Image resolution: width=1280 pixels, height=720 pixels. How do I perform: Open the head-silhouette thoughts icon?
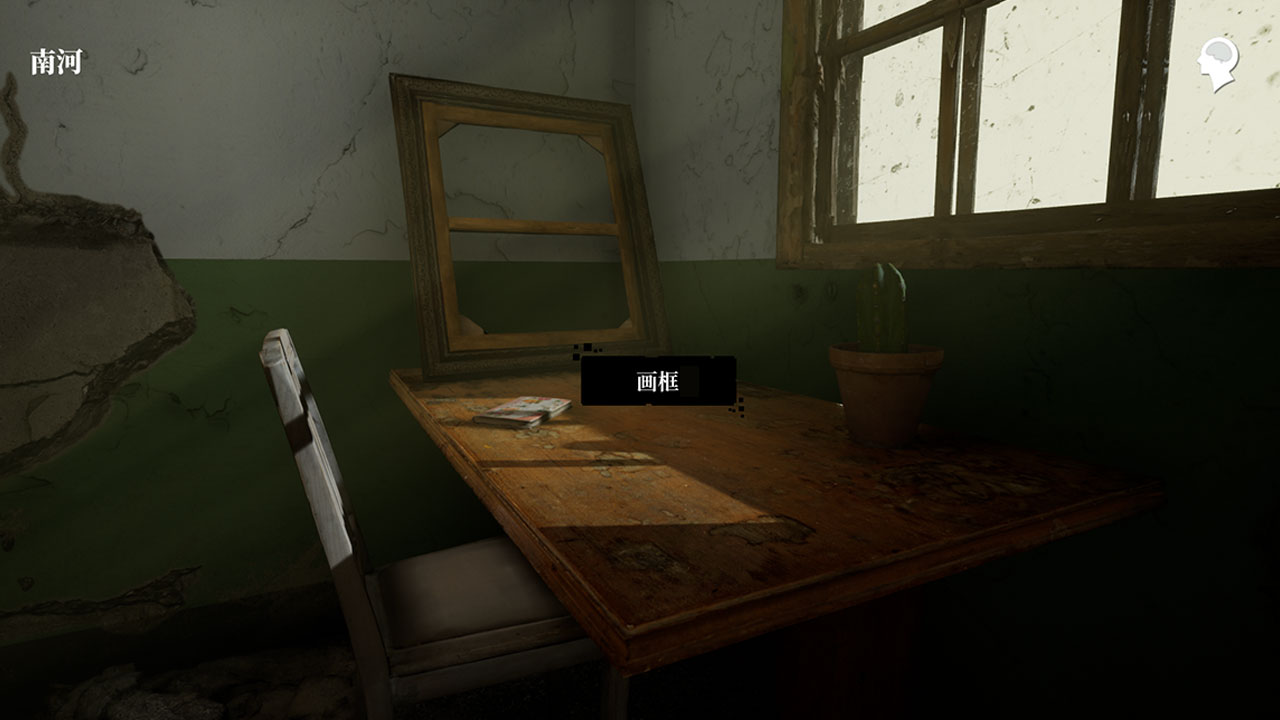coord(1219,63)
